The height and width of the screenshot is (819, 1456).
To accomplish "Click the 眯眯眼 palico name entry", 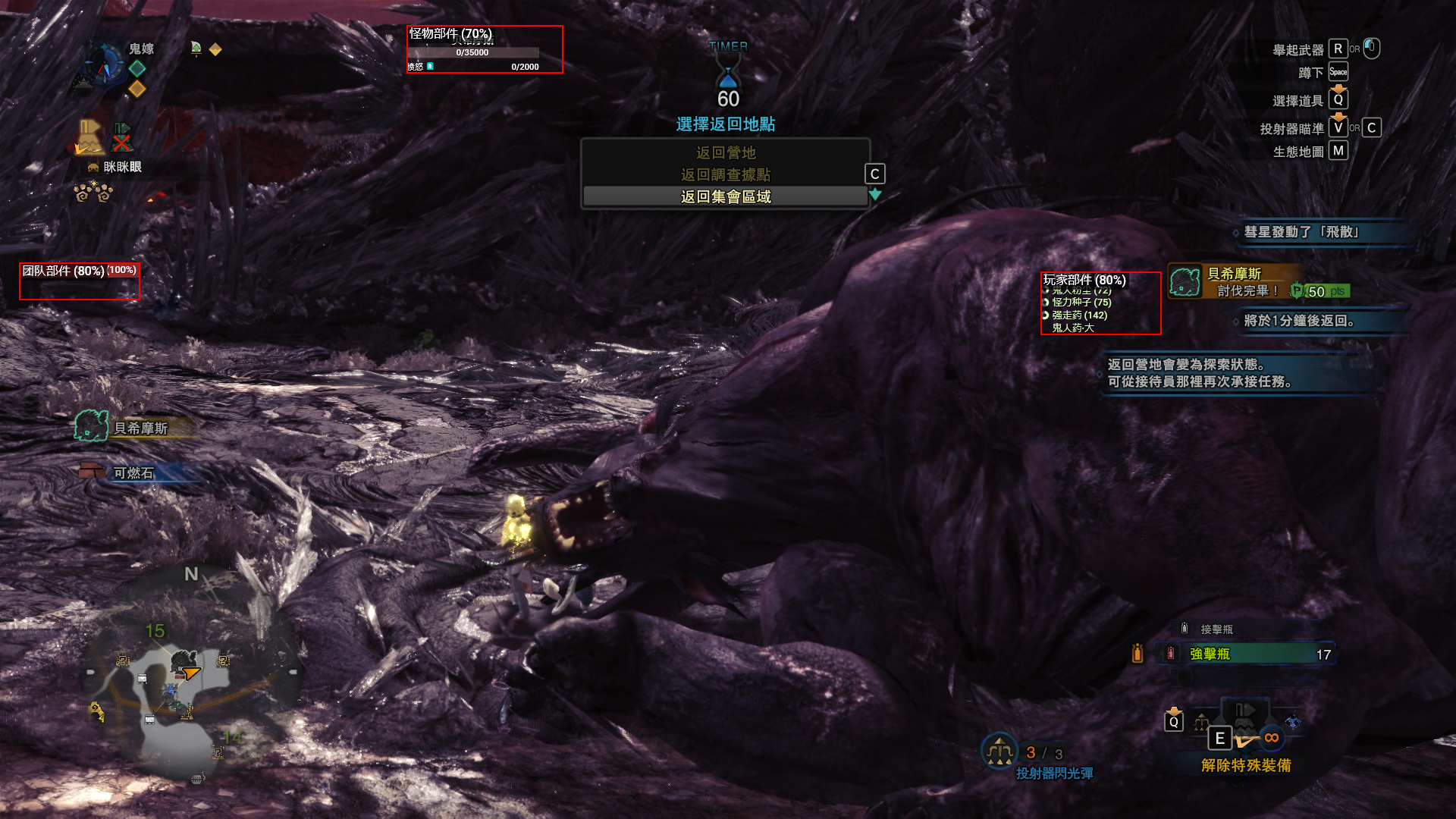I will pyautogui.click(x=120, y=167).
